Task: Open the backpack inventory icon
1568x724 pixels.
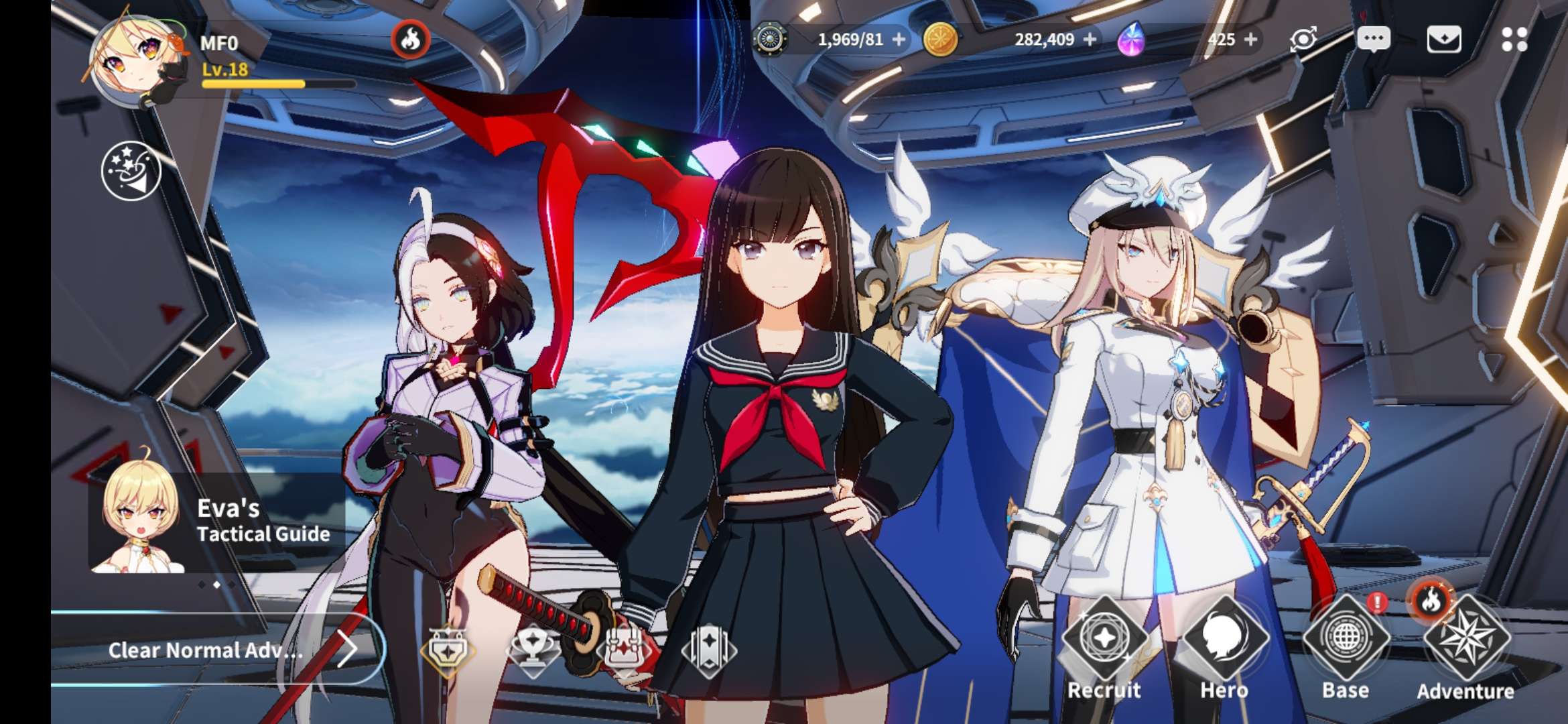Action: 622,649
